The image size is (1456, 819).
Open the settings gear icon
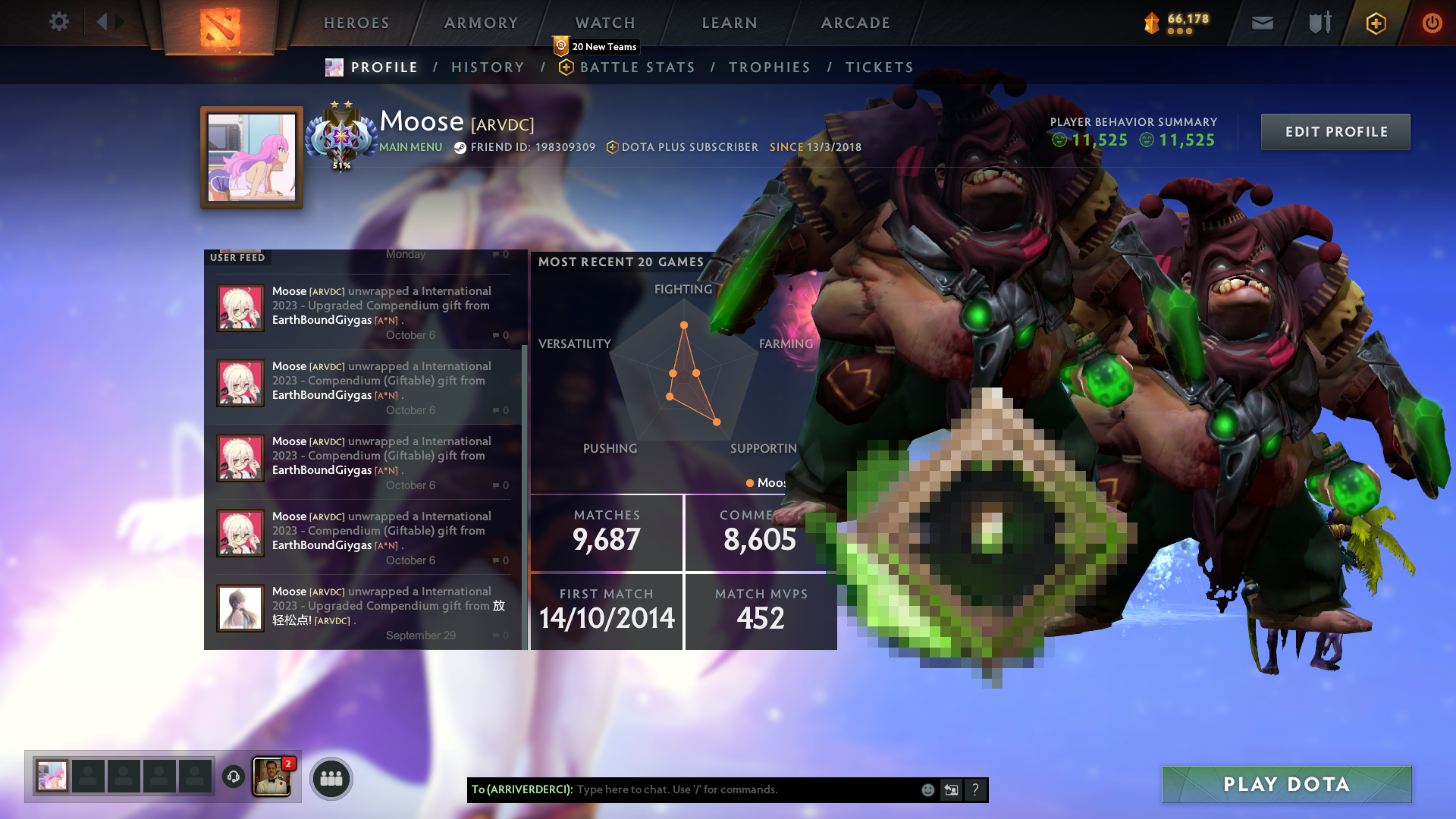[59, 22]
